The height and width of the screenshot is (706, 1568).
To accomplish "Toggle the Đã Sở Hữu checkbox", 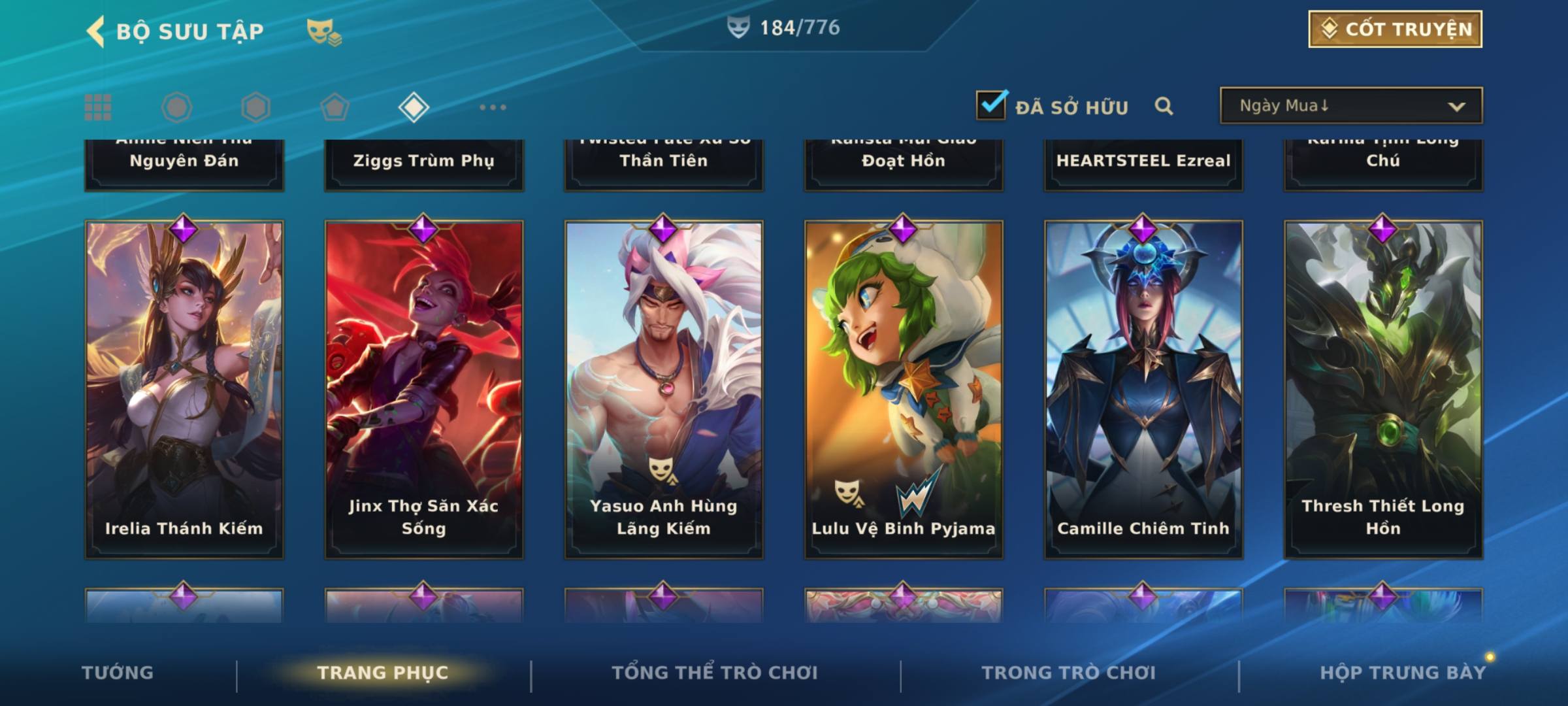I will coord(990,105).
